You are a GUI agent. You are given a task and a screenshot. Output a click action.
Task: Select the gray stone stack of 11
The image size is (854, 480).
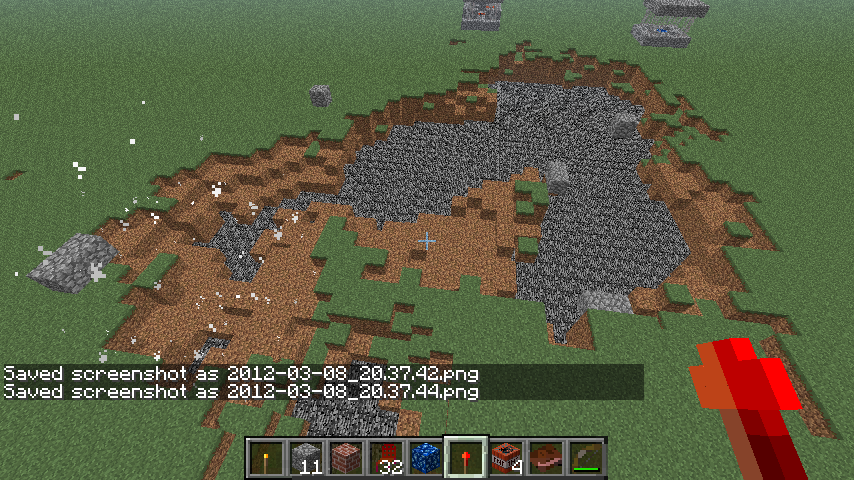(307, 459)
